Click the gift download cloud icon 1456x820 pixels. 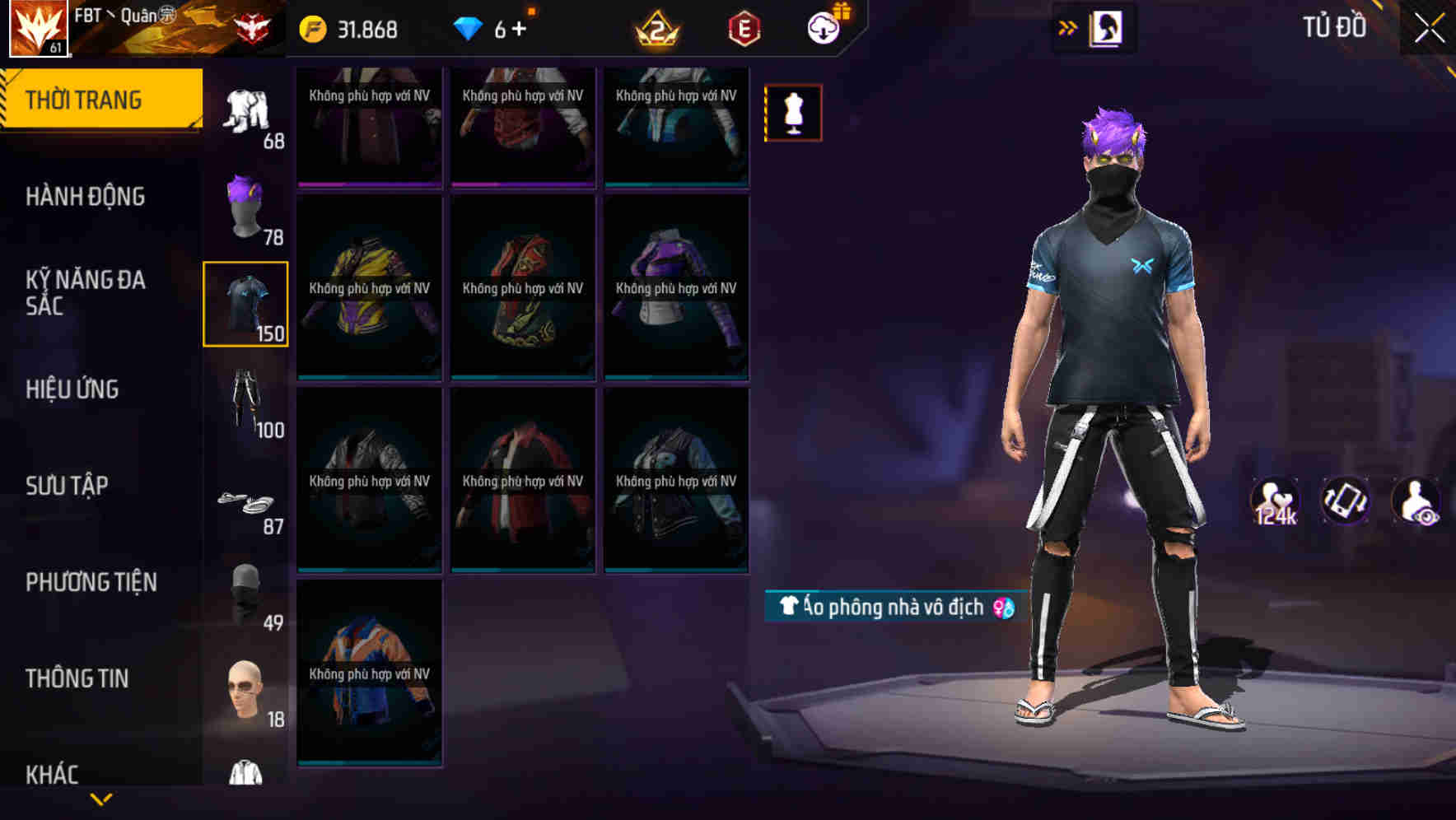pyautogui.click(x=825, y=27)
